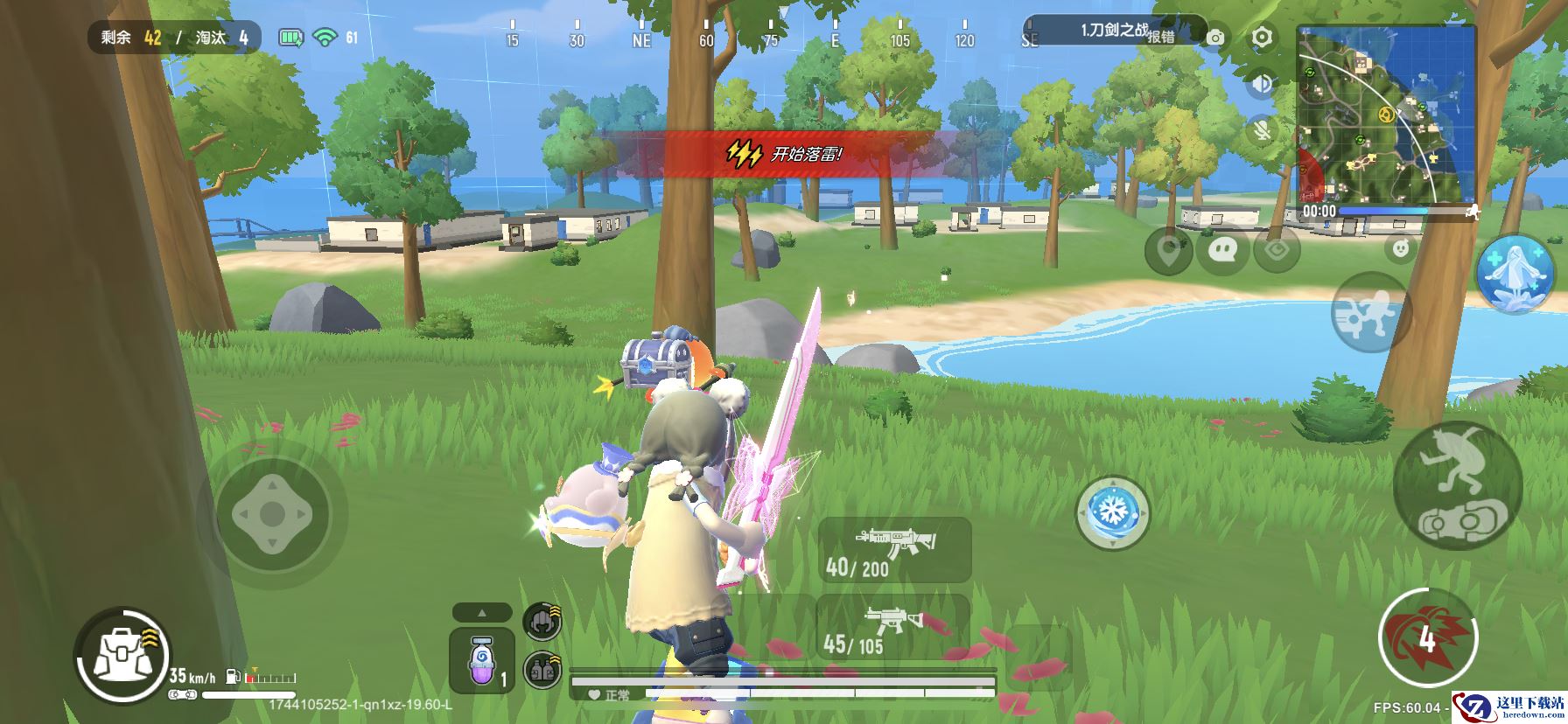The width and height of the screenshot is (1568, 724).
Task: Tap the camera screenshot button
Action: tap(1215, 38)
